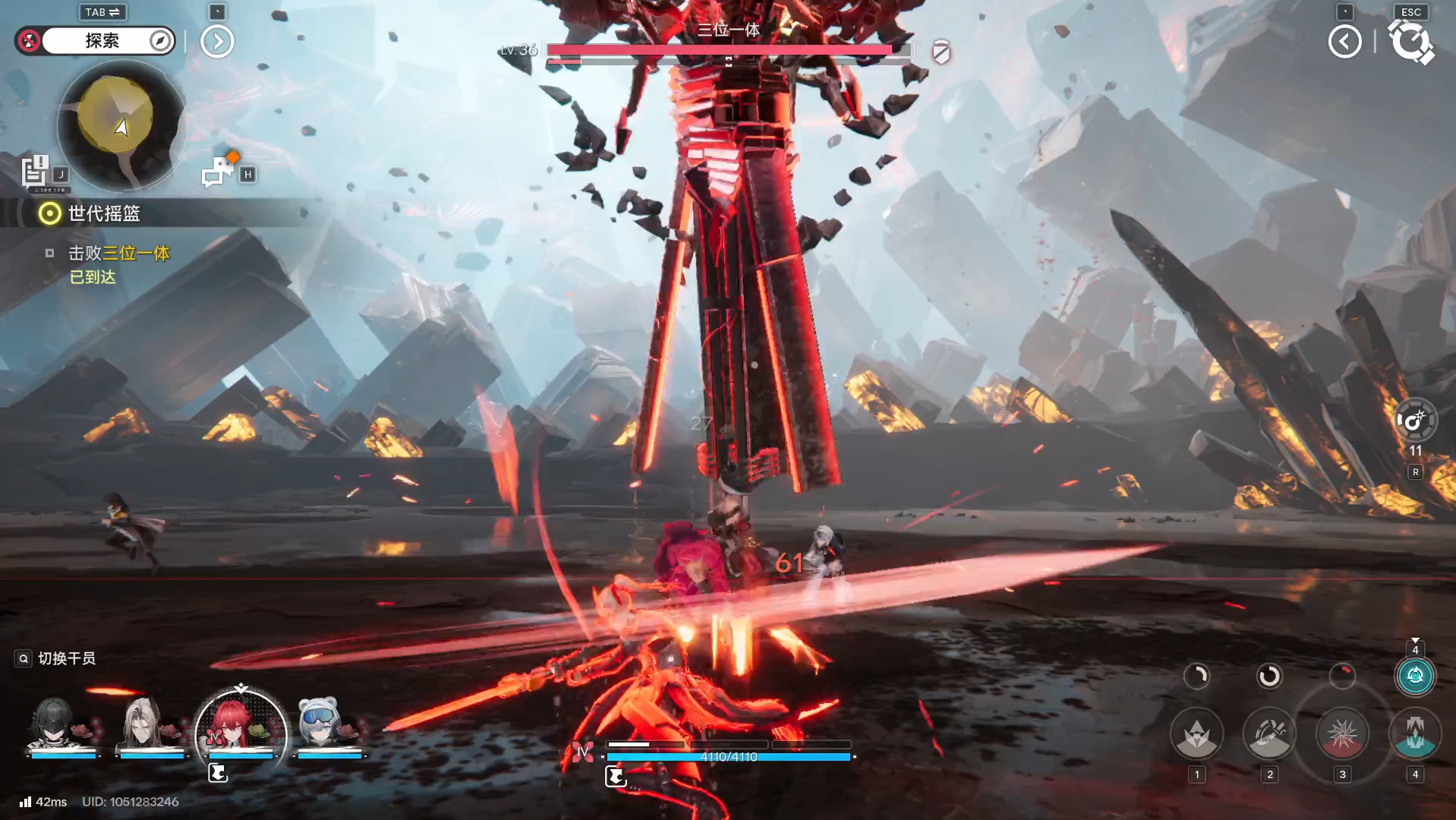Open the circular minimap
Image resolution: width=1456 pixels, height=820 pixels.
121,125
